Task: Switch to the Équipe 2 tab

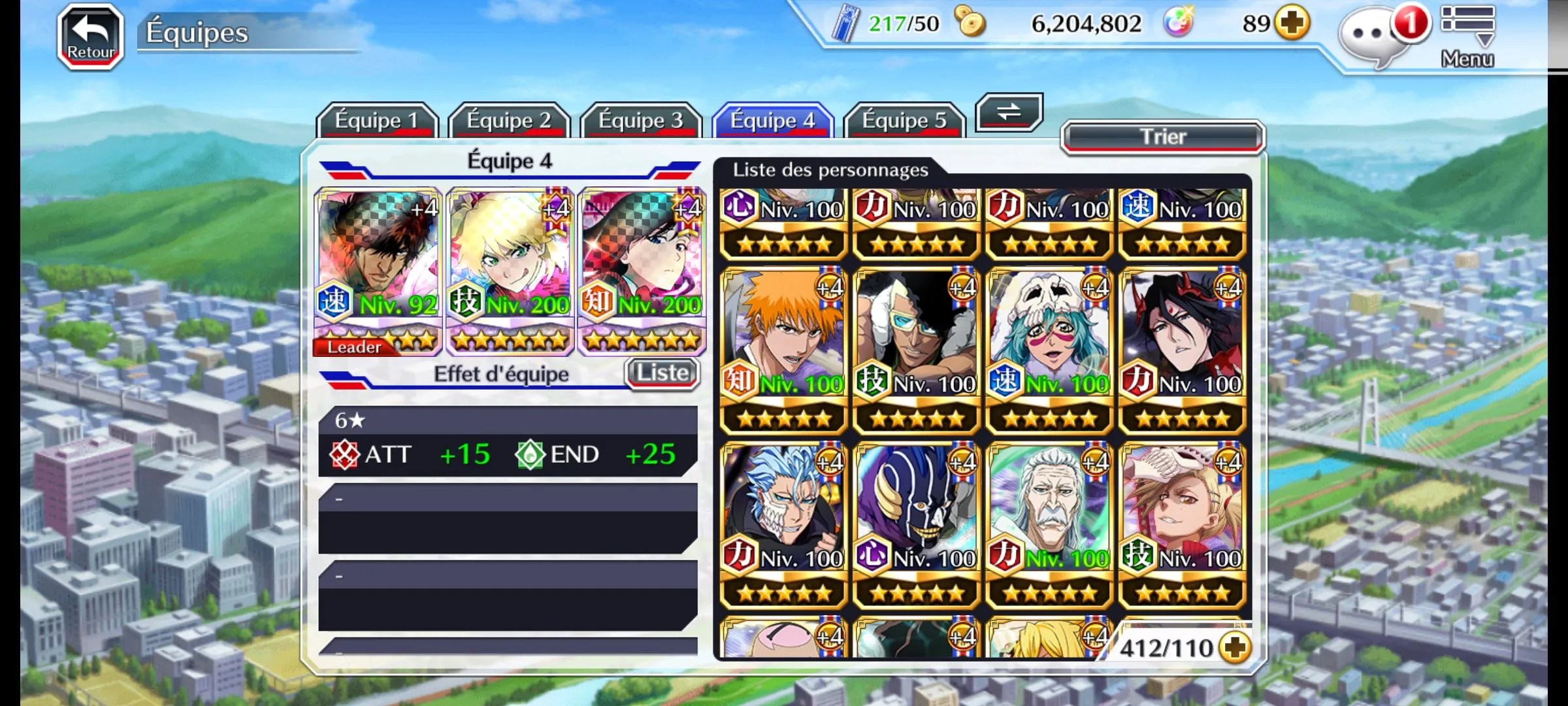Action: pos(508,120)
